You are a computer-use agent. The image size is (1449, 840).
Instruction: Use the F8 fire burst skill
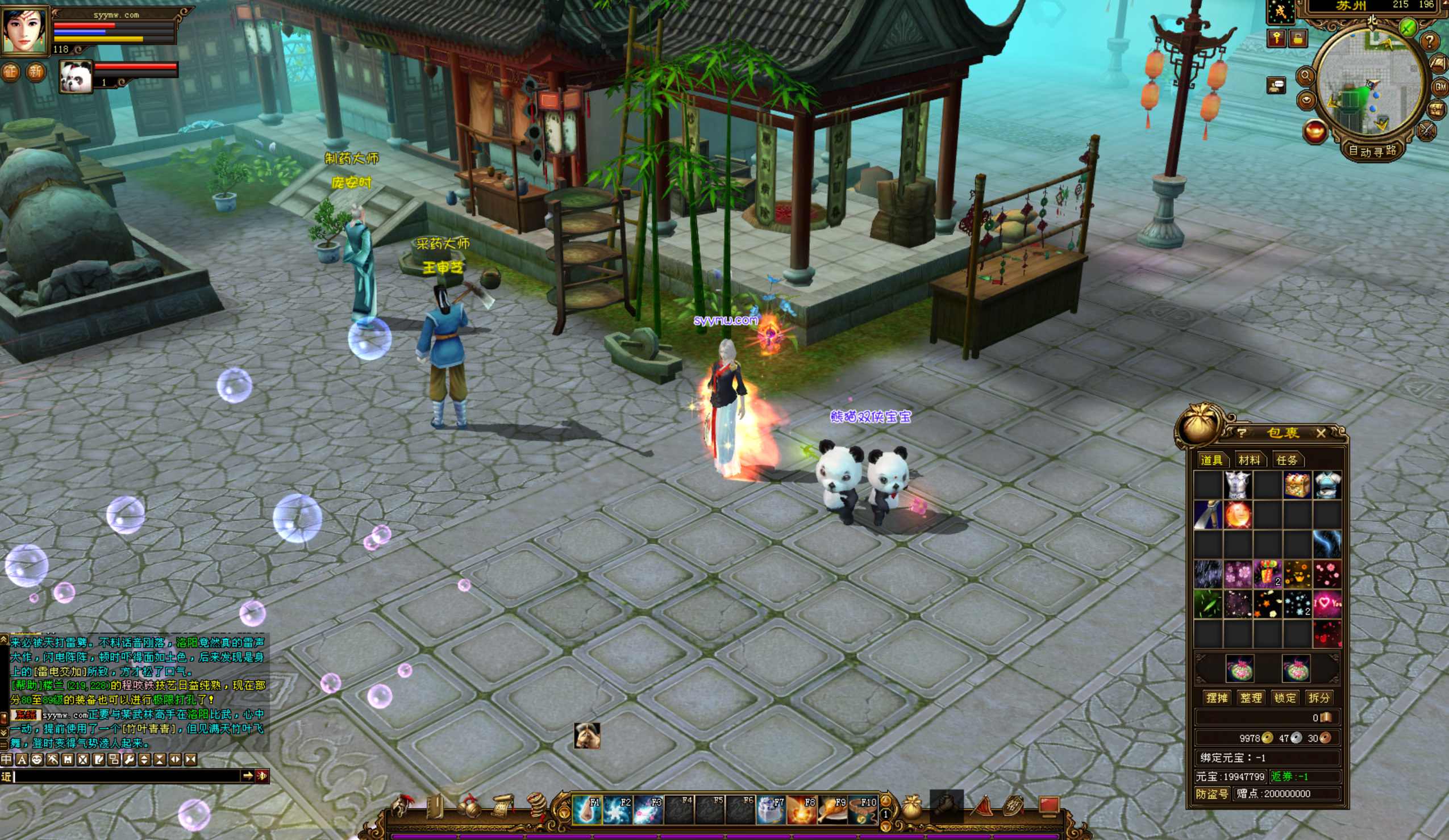801,809
